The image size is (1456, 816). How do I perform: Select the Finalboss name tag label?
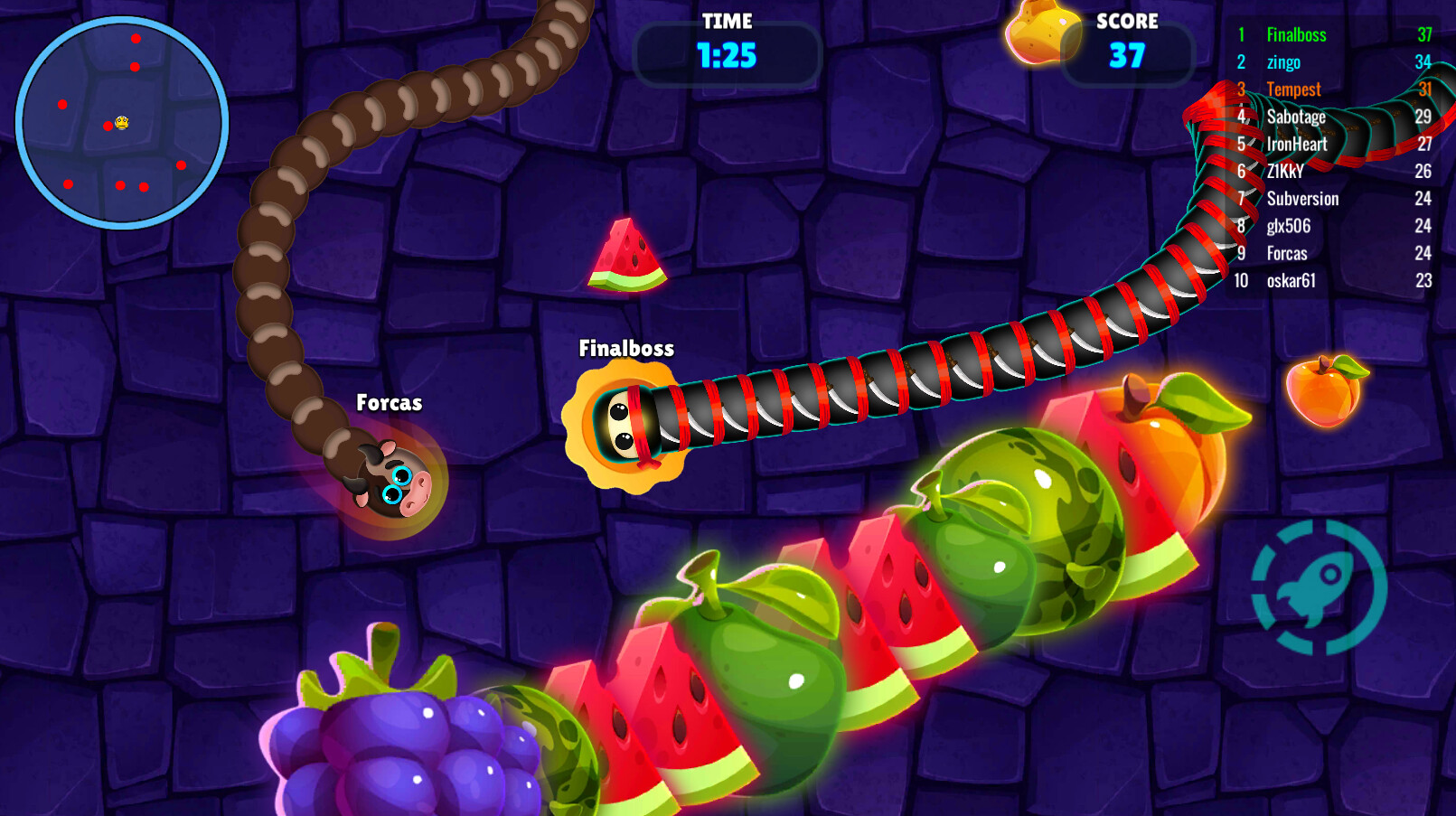click(x=626, y=347)
